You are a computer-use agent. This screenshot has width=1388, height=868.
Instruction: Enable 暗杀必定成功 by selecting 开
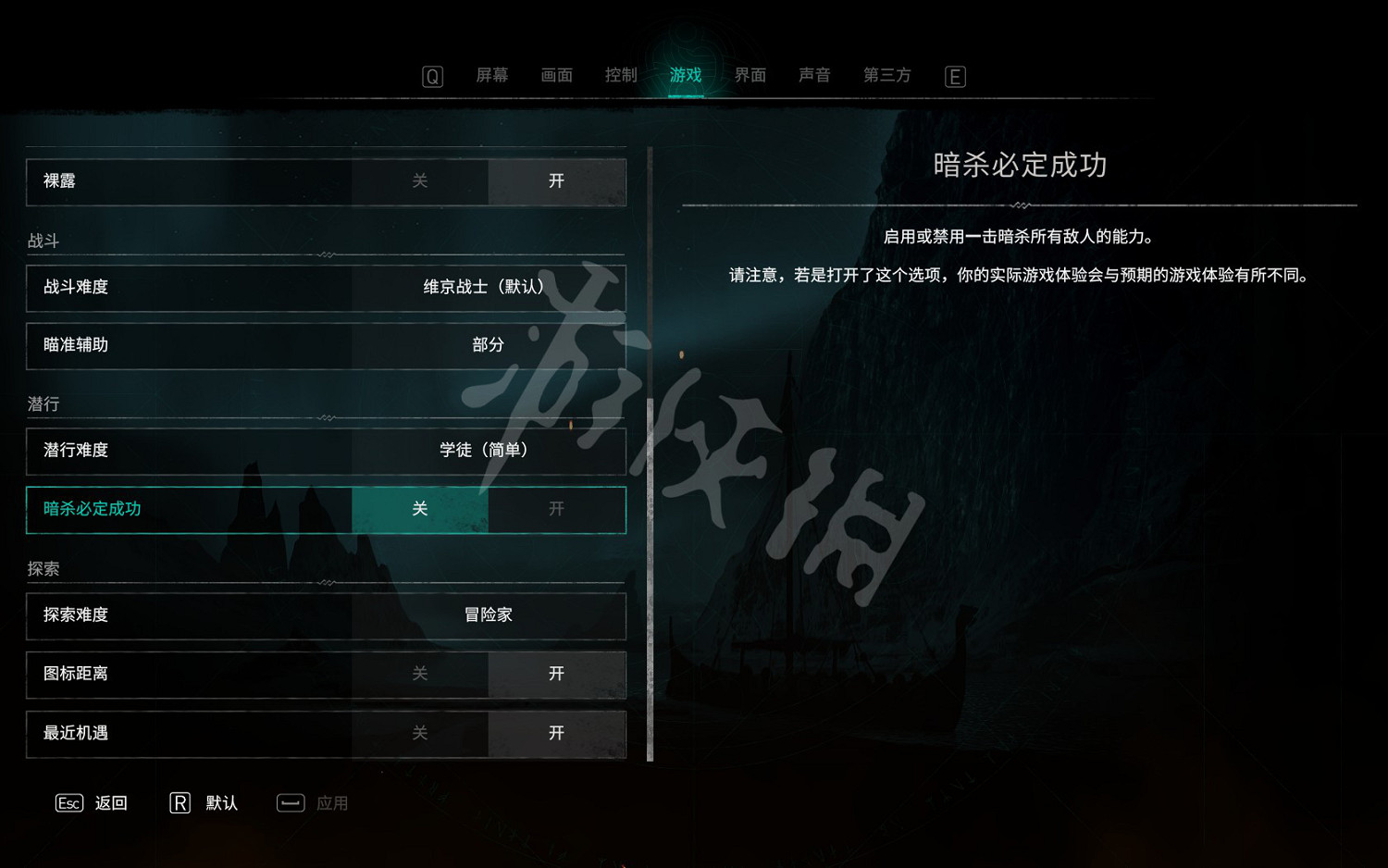point(556,509)
